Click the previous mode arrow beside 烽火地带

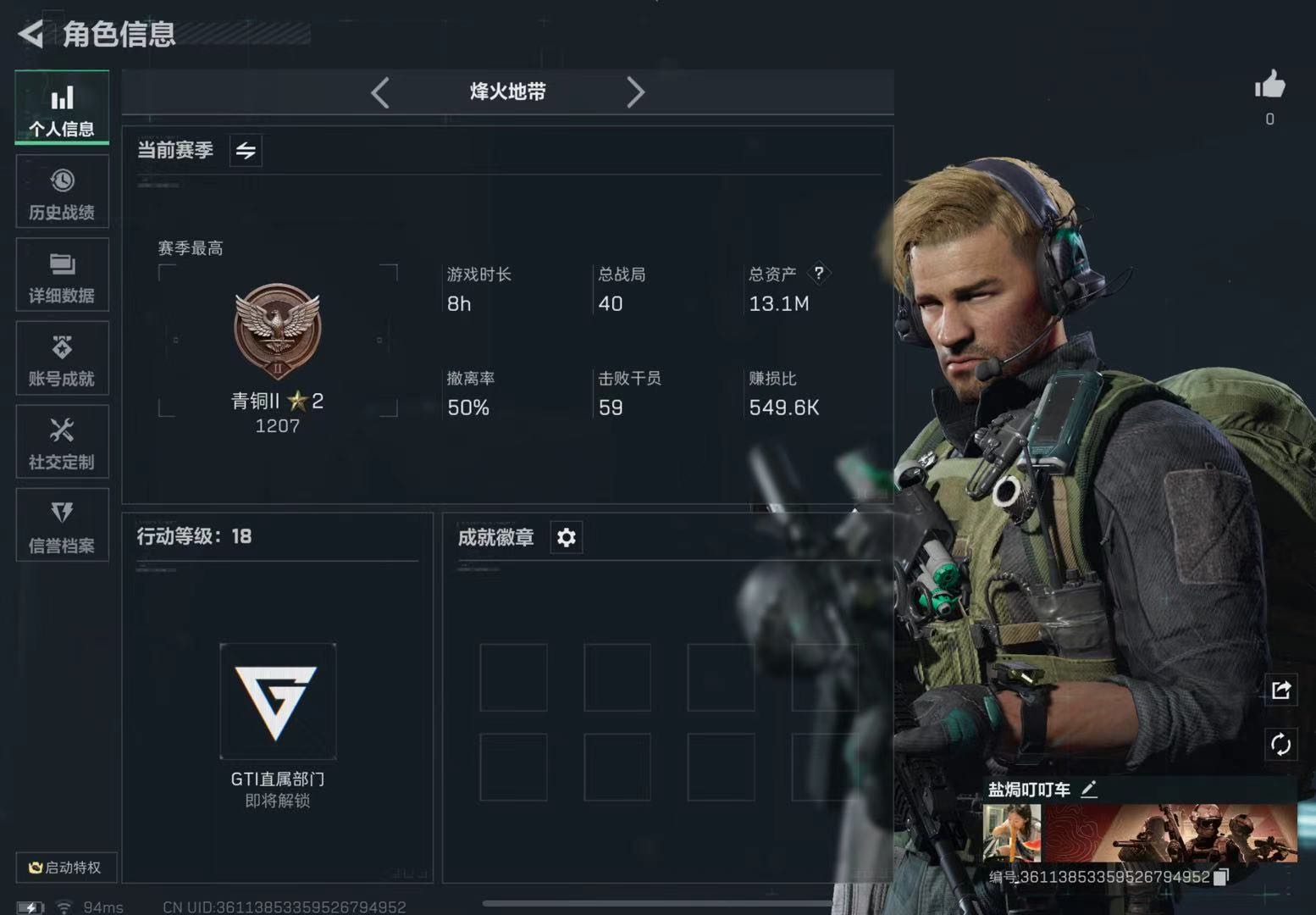(380, 92)
